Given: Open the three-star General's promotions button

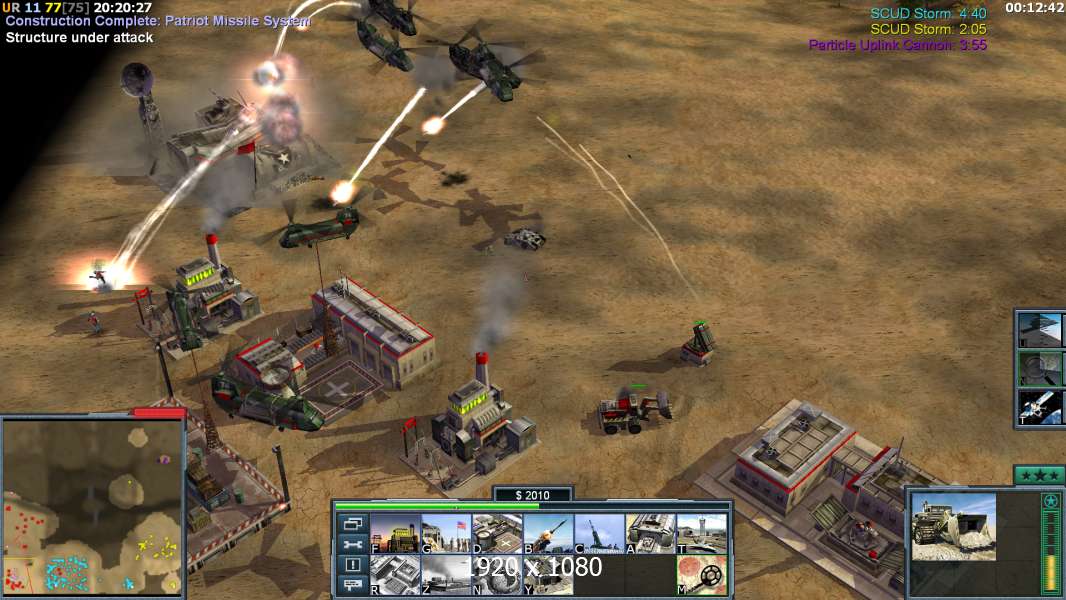Looking at the screenshot, I should pos(1038,475).
